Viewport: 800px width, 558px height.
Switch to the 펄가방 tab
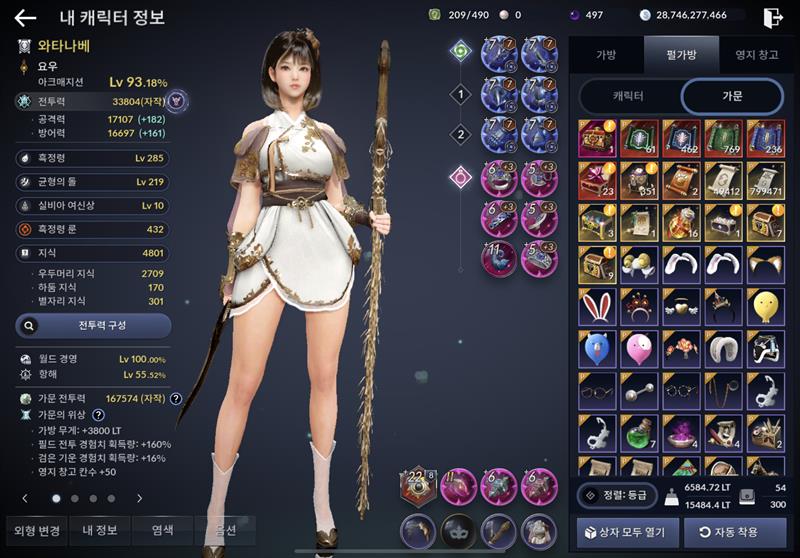coord(681,55)
